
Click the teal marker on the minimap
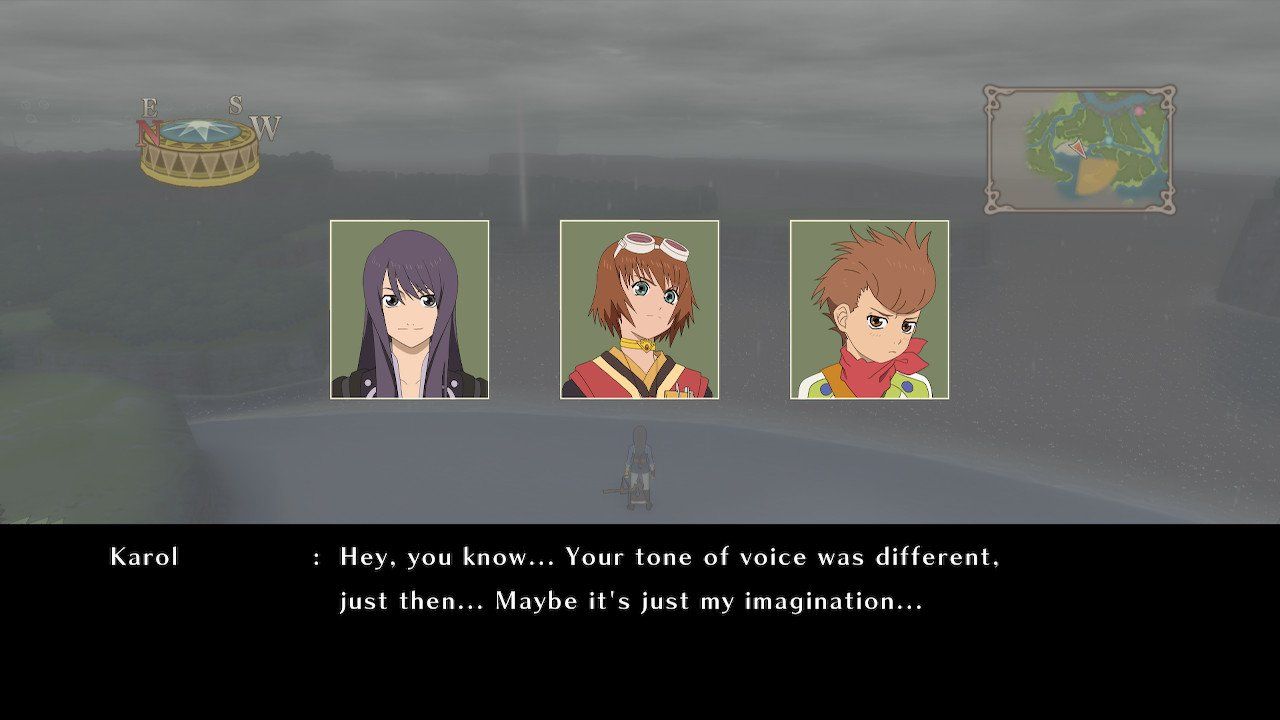coord(1109,140)
